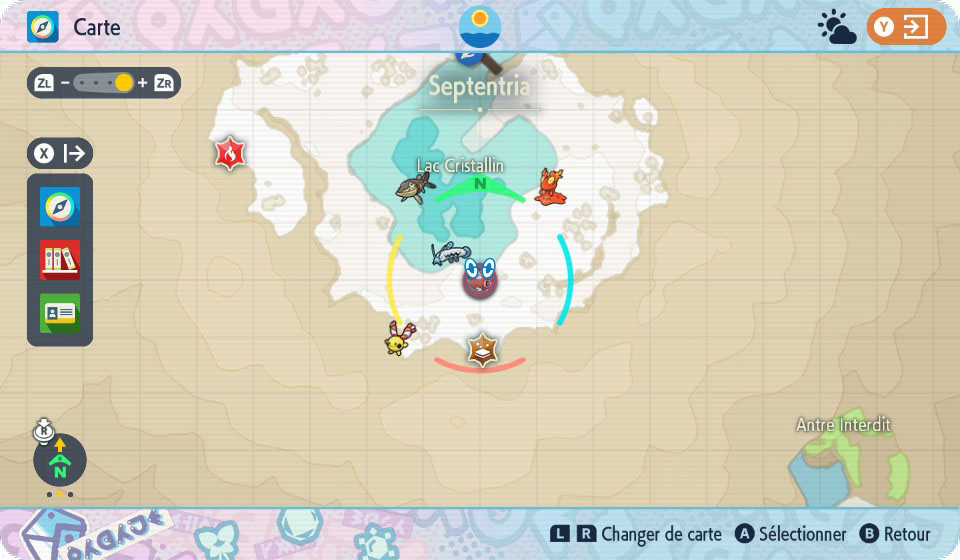Screen dimensions: 960x560
Task: Select the brown fish Pokémon marker on lake
Action: pyautogui.click(x=413, y=186)
